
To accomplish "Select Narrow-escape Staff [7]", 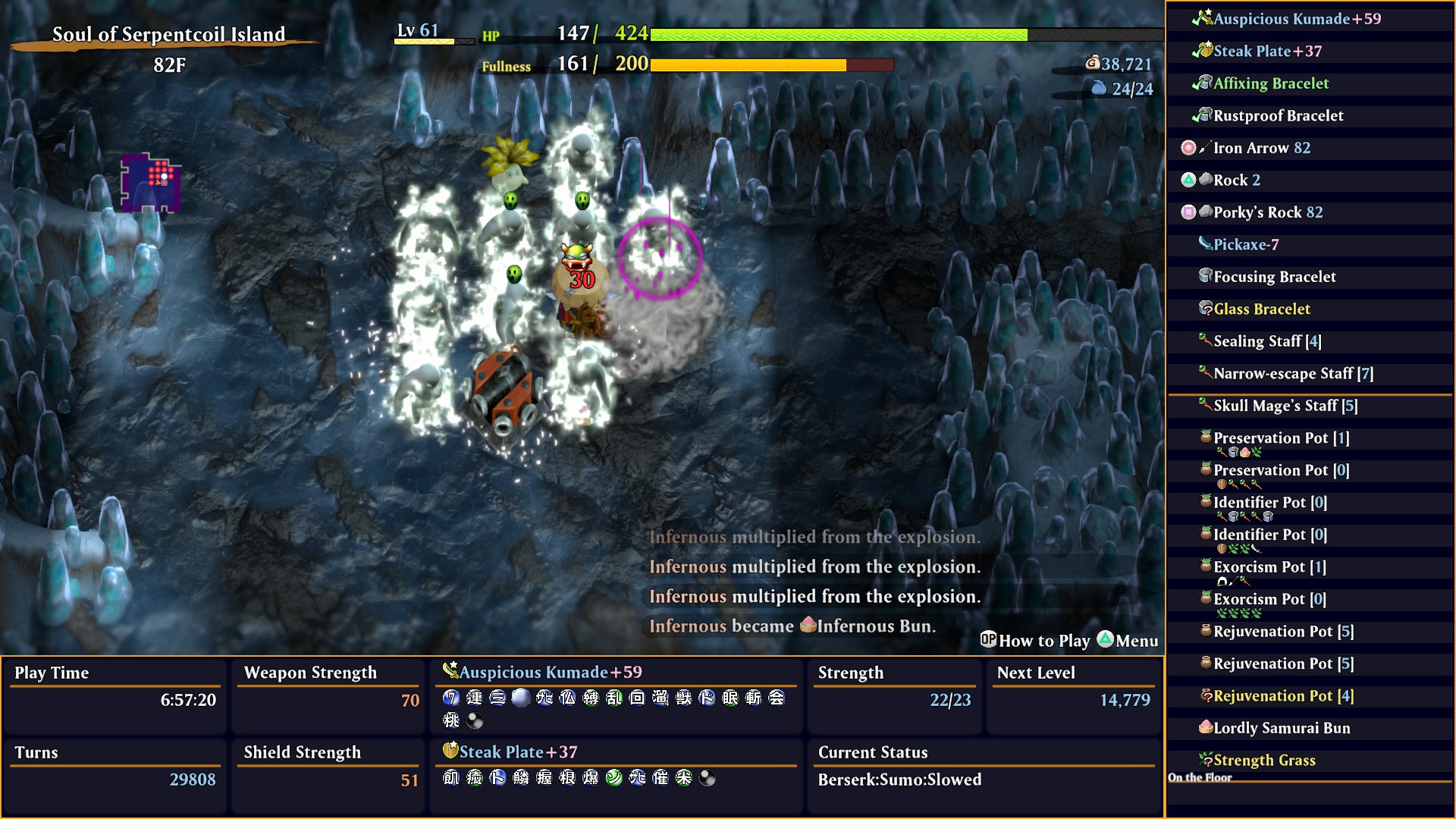I will 1293,374.
